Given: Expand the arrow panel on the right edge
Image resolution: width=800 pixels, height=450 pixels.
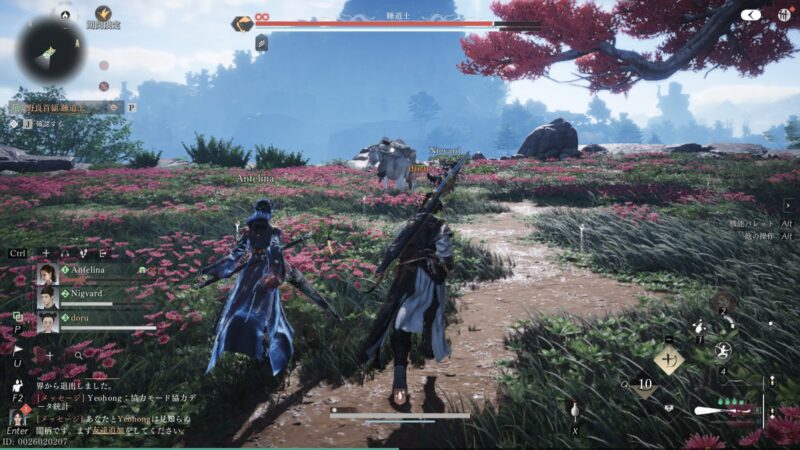Looking at the screenshot, I should (788, 204).
